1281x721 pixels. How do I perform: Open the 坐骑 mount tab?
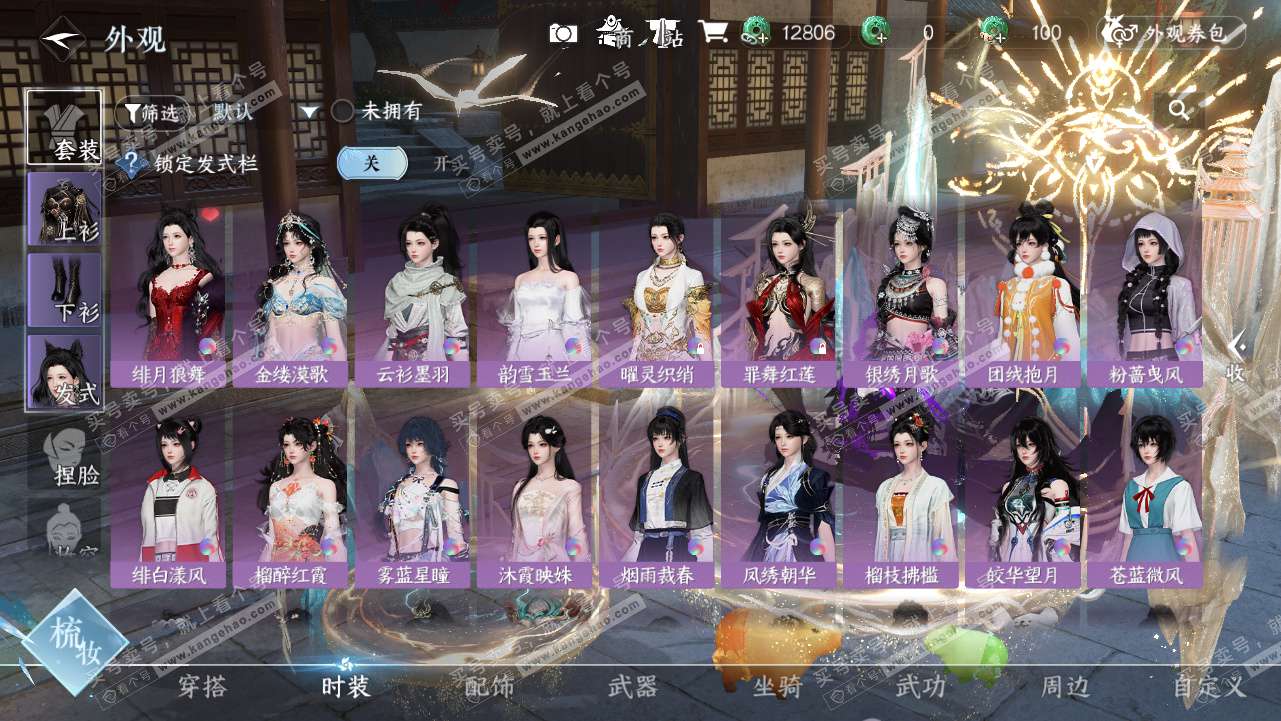pyautogui.click(x=777, y=686)
